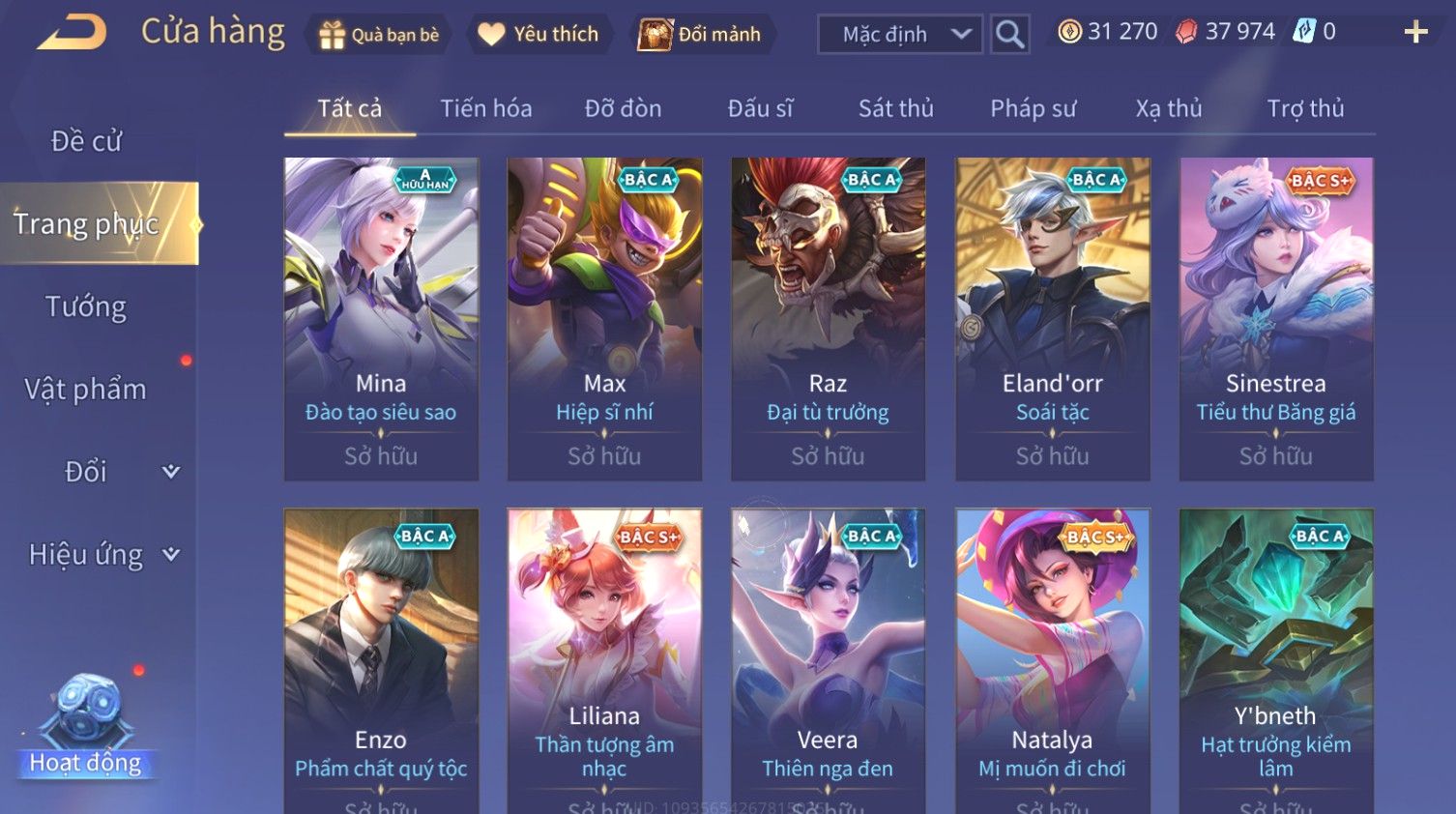The image size is (1456, 814).
Task: Show the Pháp sư skins tab
Action: click(1033, 108)
